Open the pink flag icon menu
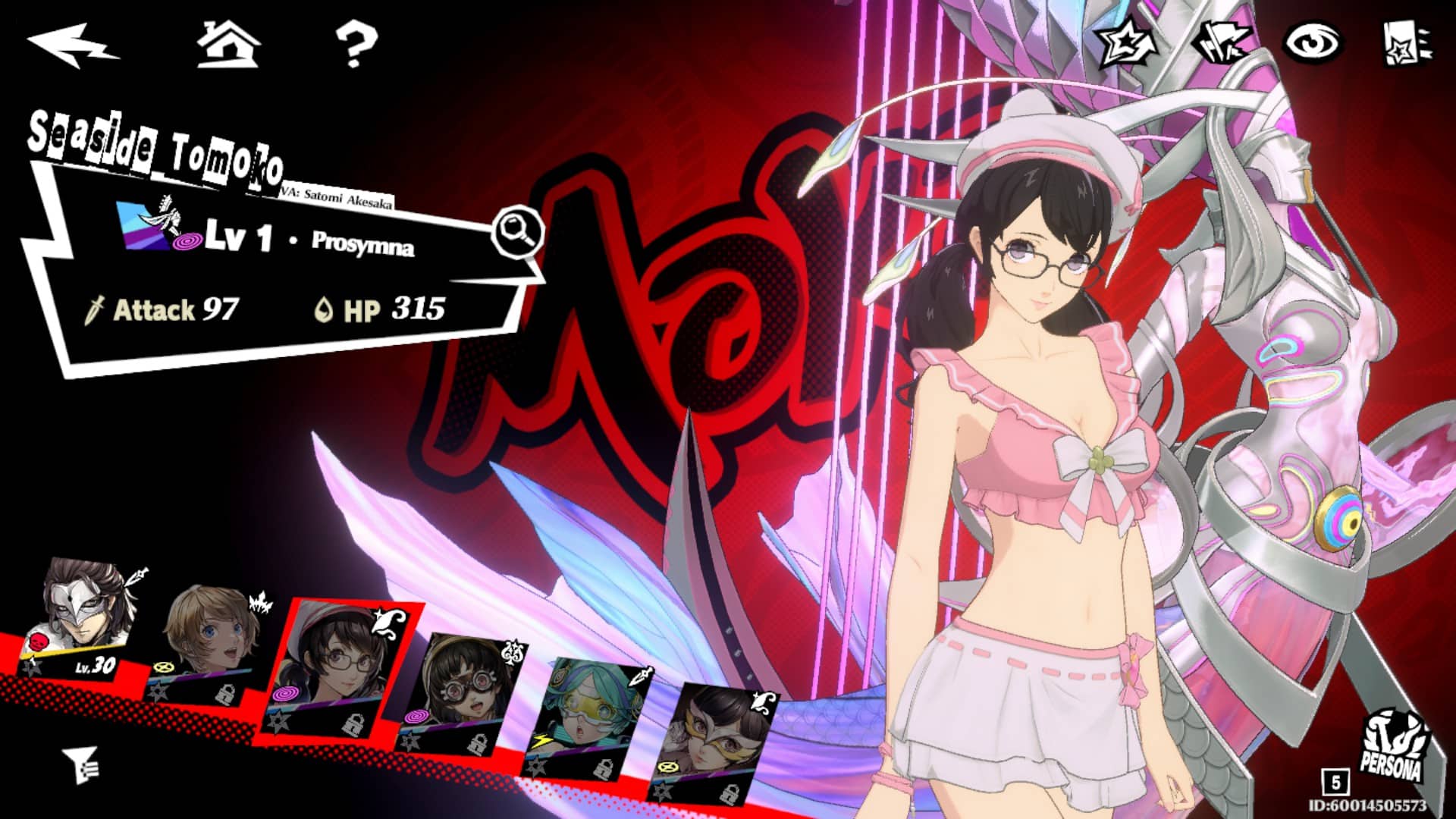The height and width of the screenshot is (819, 1456). 1221,43
